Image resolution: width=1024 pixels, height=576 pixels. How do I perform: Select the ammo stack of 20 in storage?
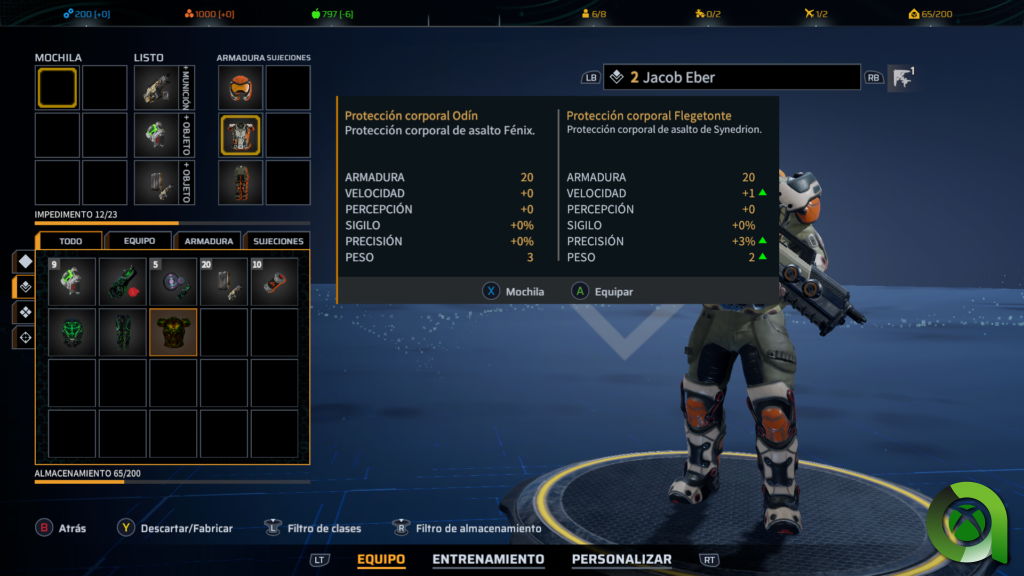[224, 282]
